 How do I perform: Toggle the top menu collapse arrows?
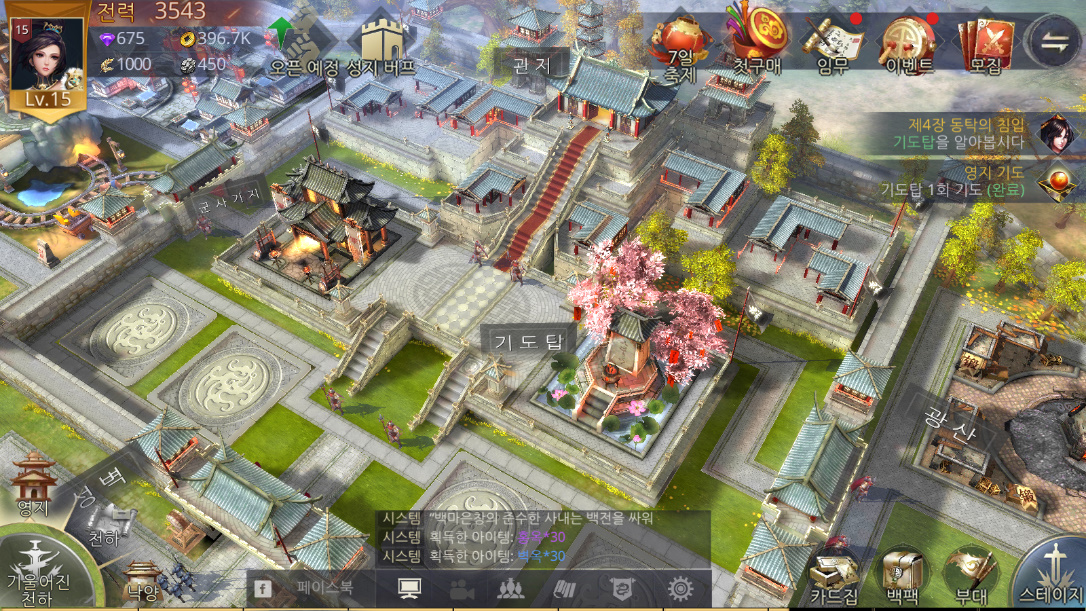pos(1054,42)
